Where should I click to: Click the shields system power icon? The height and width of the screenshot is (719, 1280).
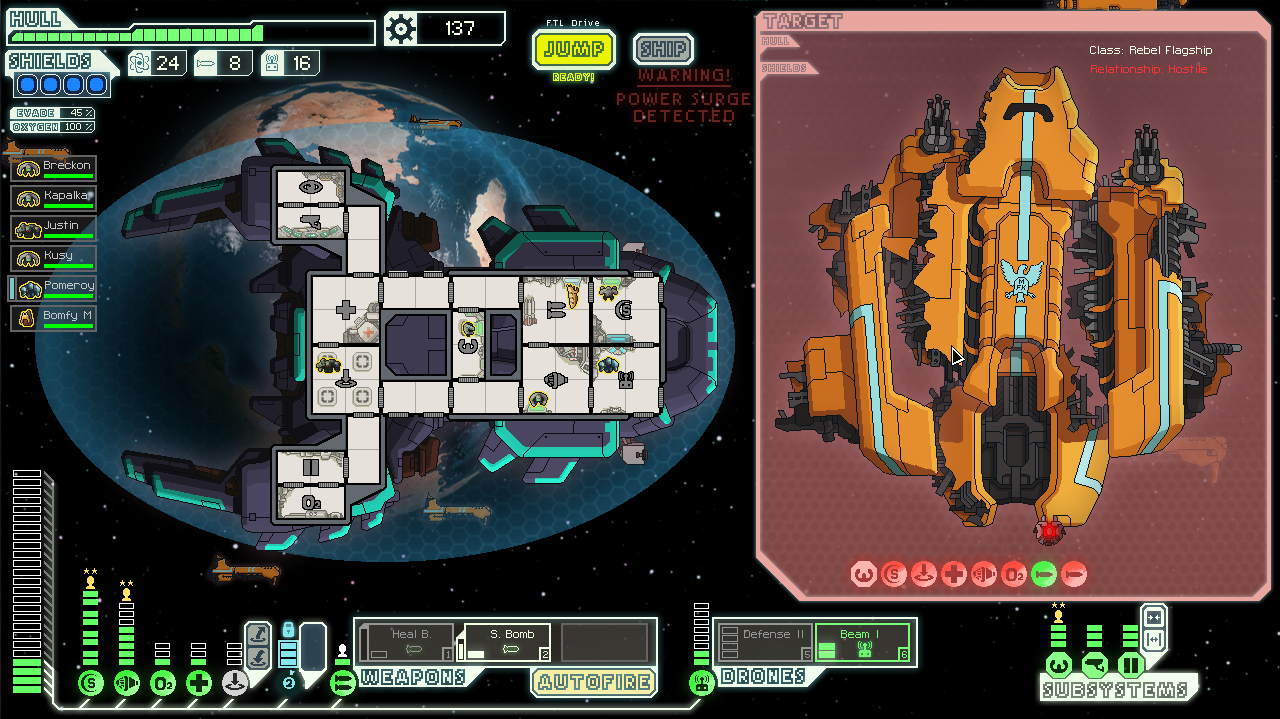pos(91,684)
